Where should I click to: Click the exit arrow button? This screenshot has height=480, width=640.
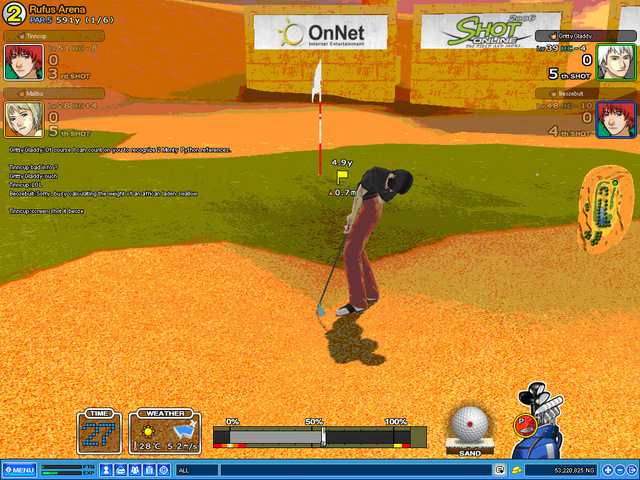pyautogui.click(x=632, y=470)
